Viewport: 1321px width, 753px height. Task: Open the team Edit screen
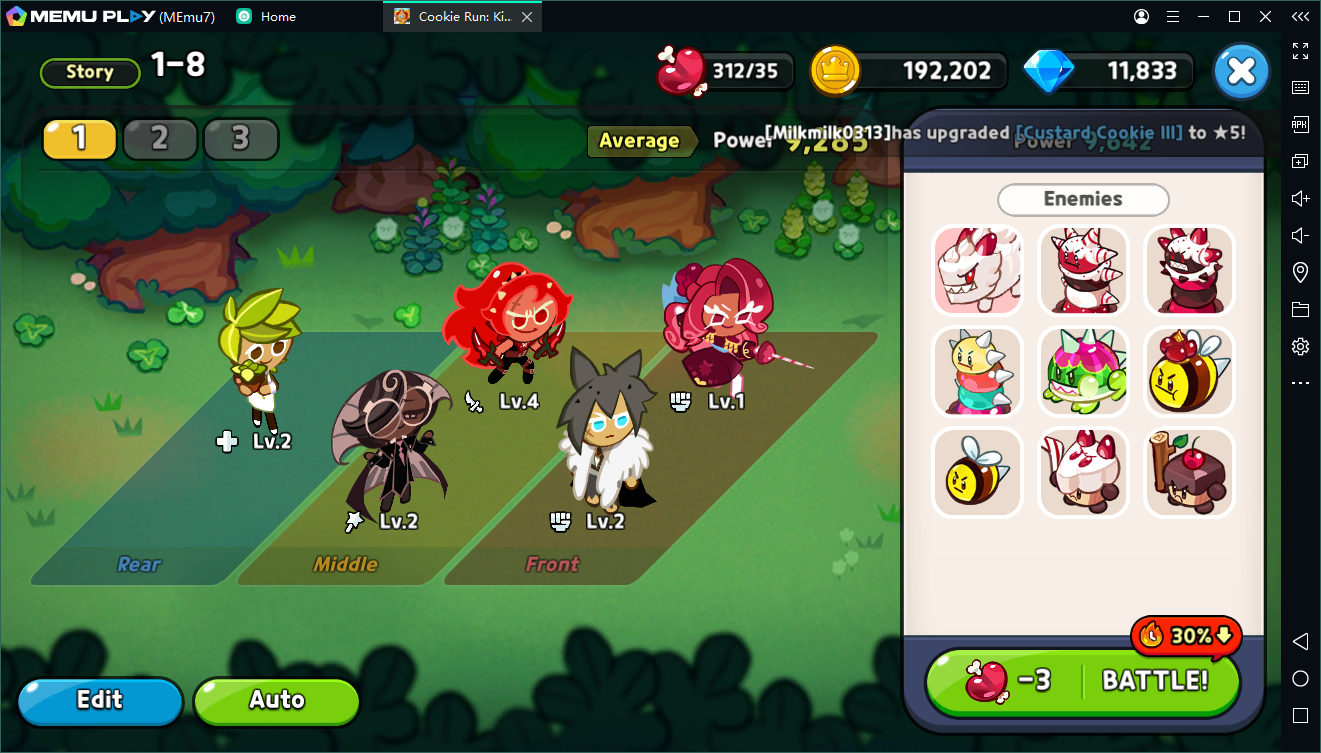coord(100,700)
